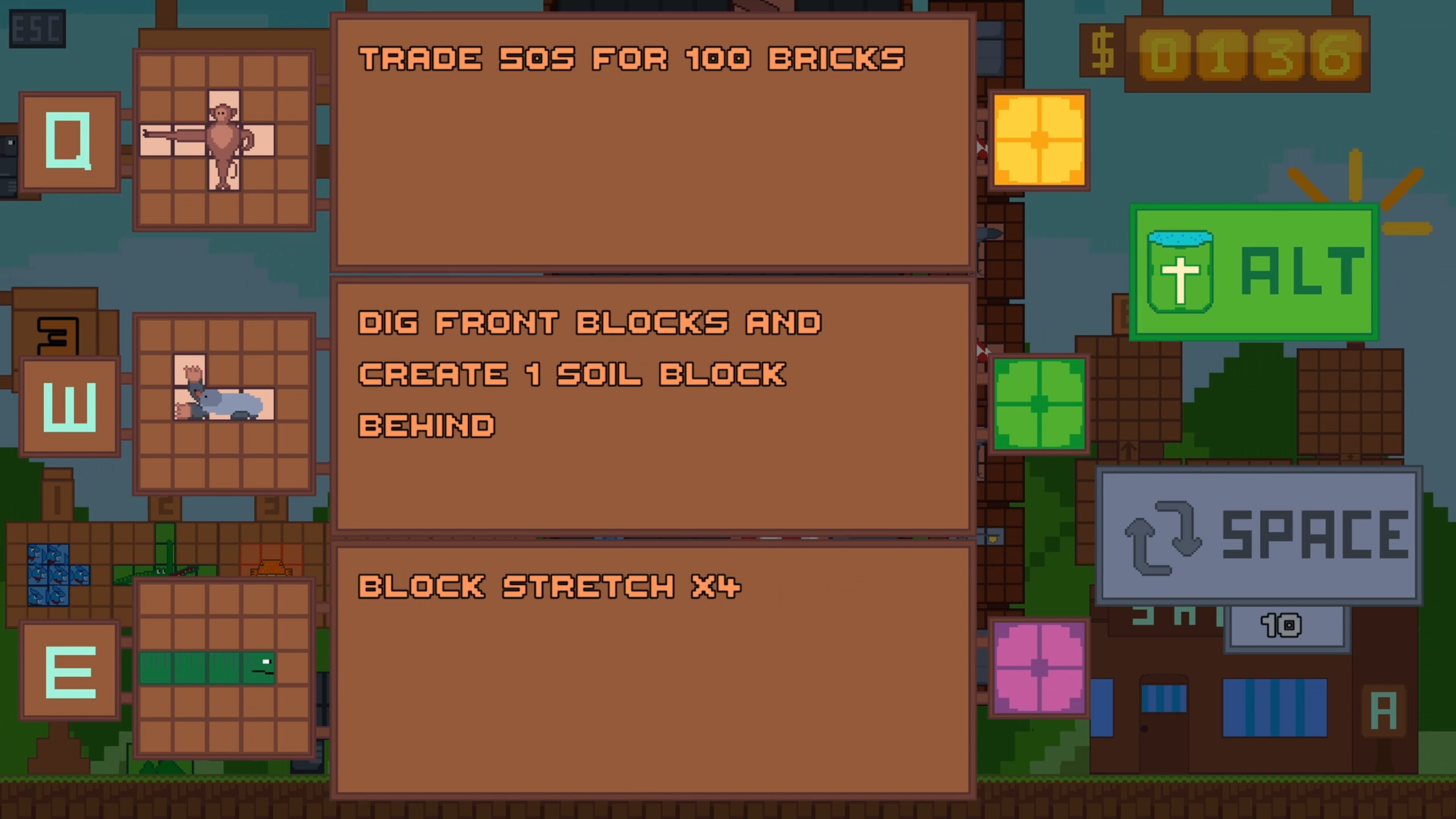Click the $0136 money counter
Image resolution: width=1456 pixels, height=819 pixels.
pos(1229,54)
